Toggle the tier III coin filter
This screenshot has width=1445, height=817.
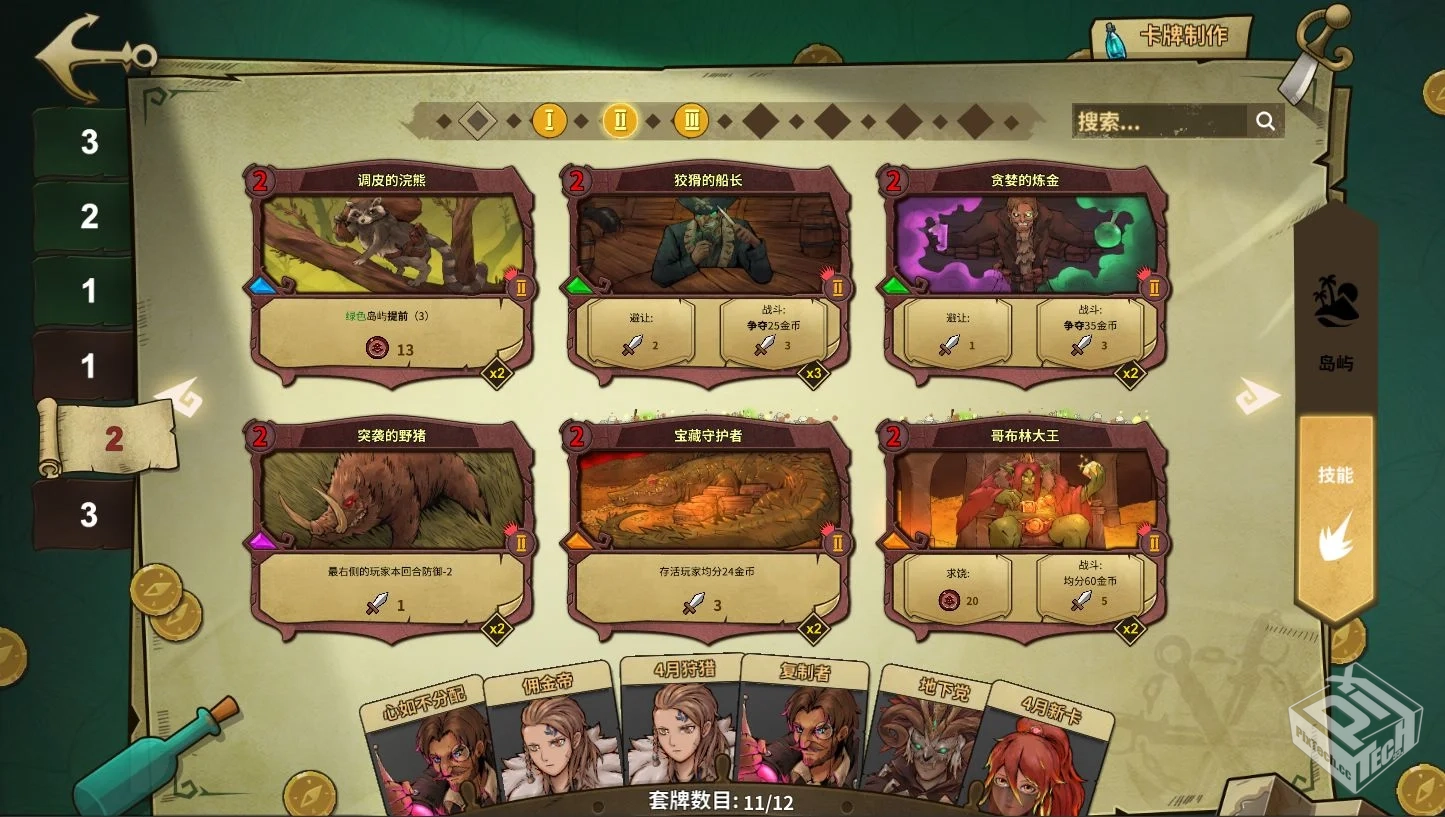692,120
